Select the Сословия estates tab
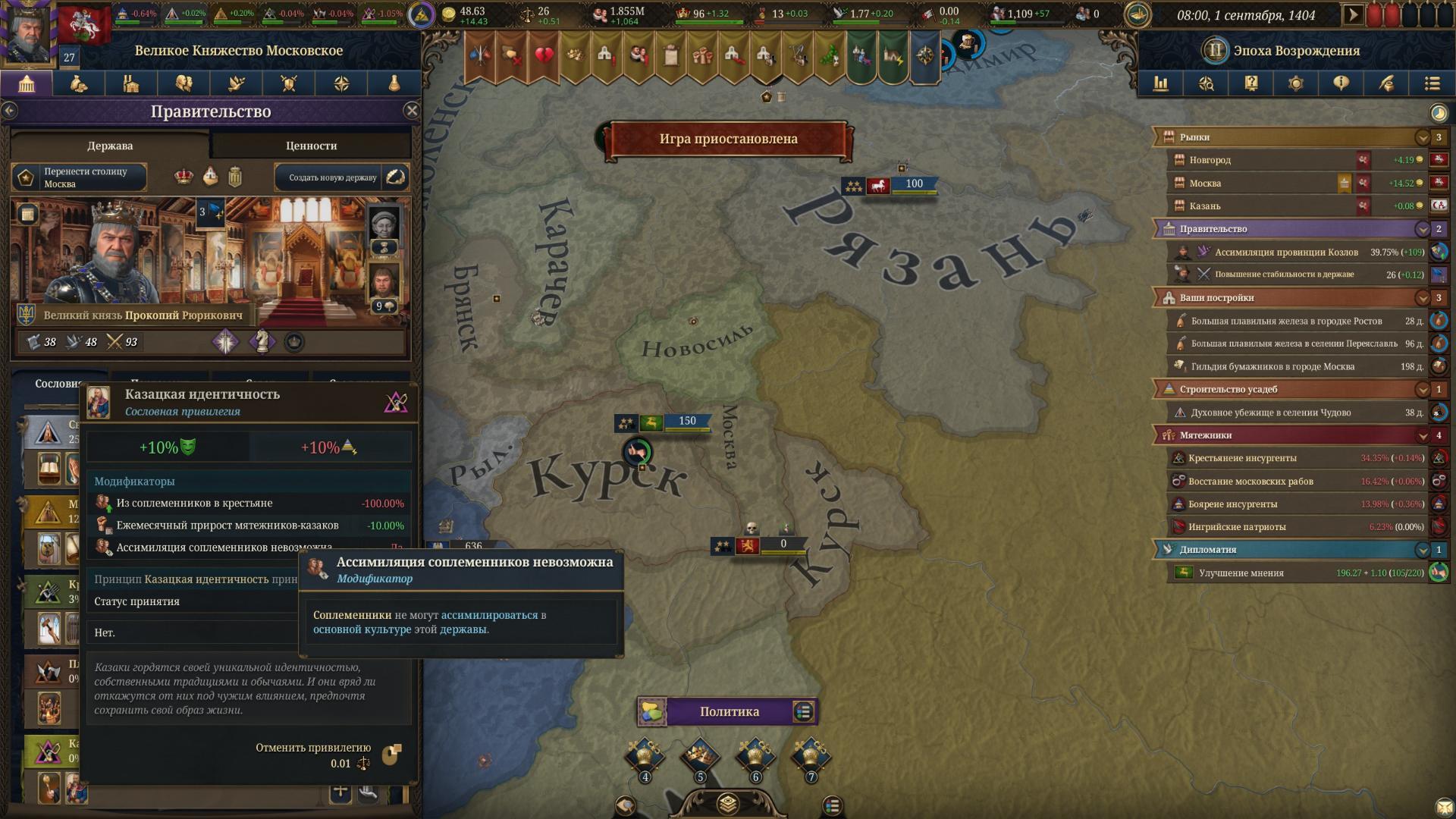The height and width of the screenshot is (819, 1456). (58, 384)
